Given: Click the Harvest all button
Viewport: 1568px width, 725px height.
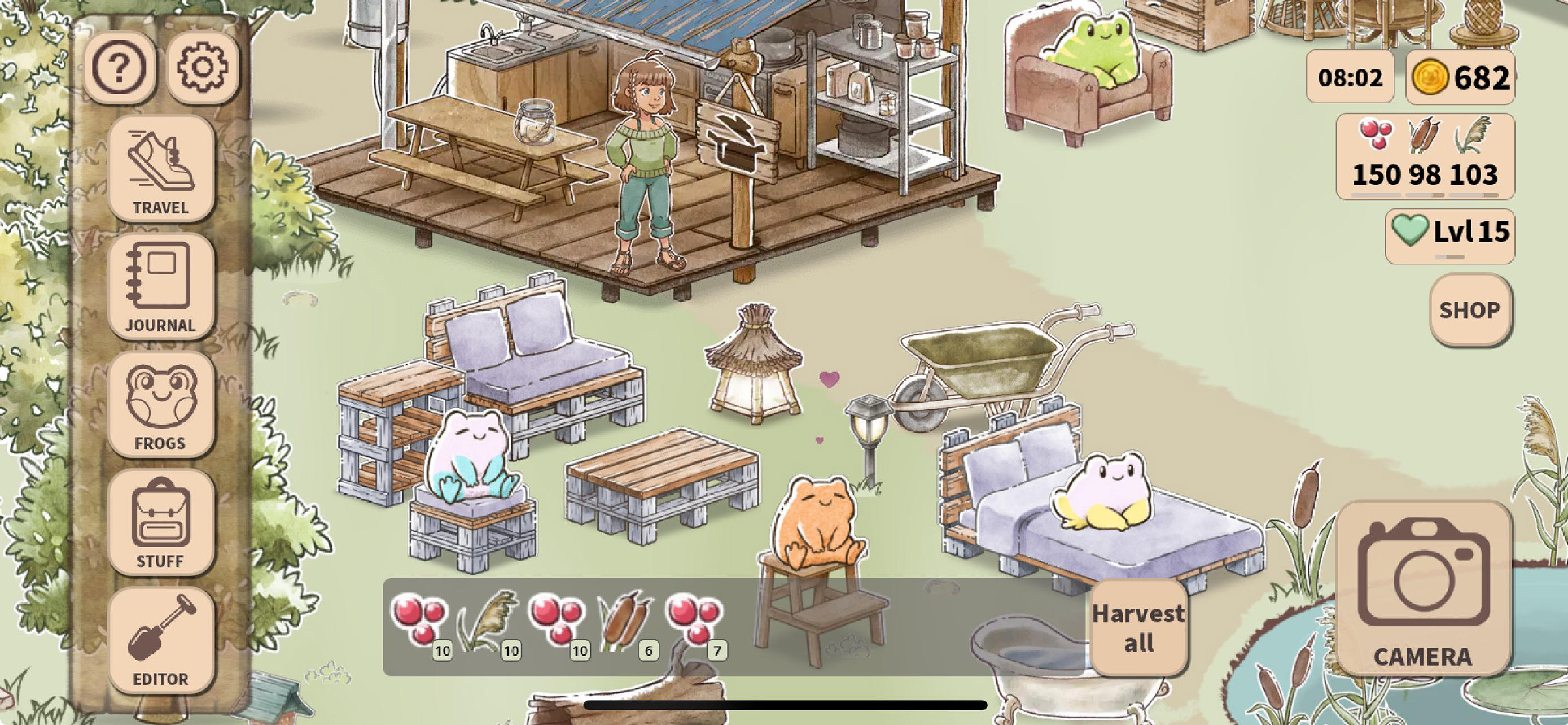Looking at the screenshot, I should [x=1138, y=627].
